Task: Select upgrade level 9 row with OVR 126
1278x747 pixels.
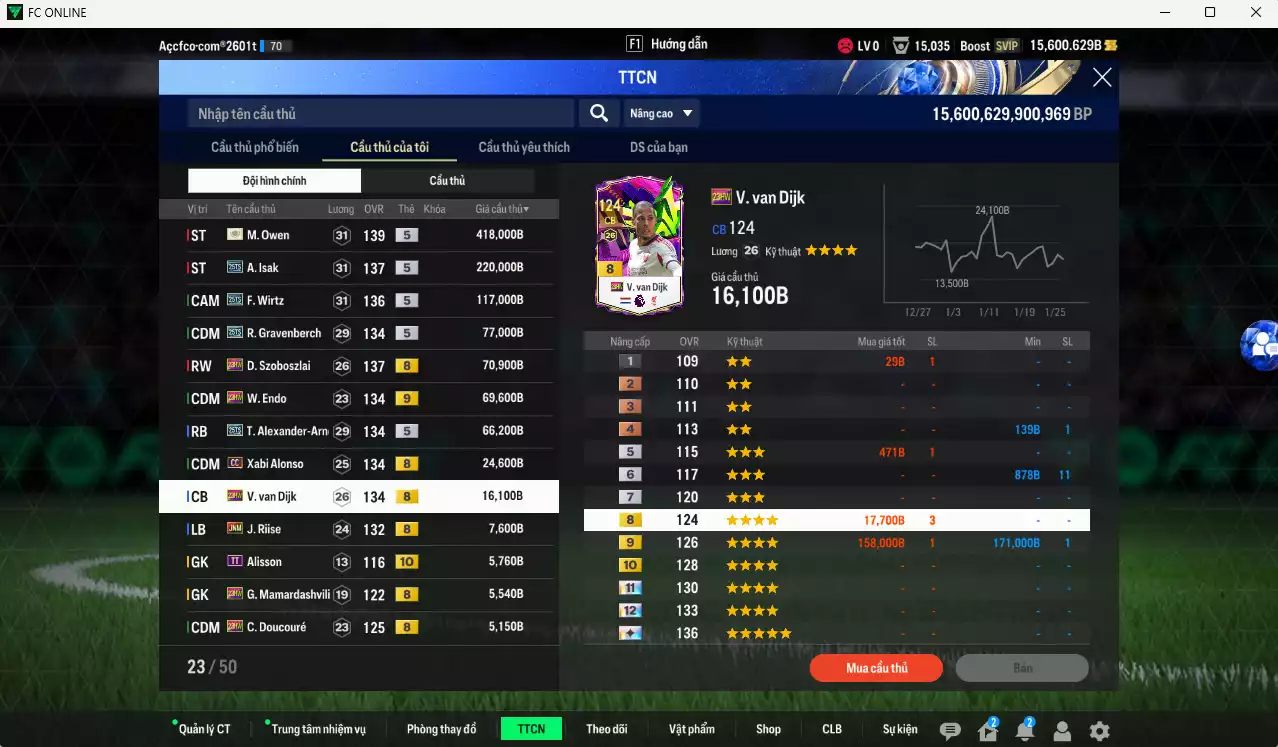Action: tap(836, 543)
